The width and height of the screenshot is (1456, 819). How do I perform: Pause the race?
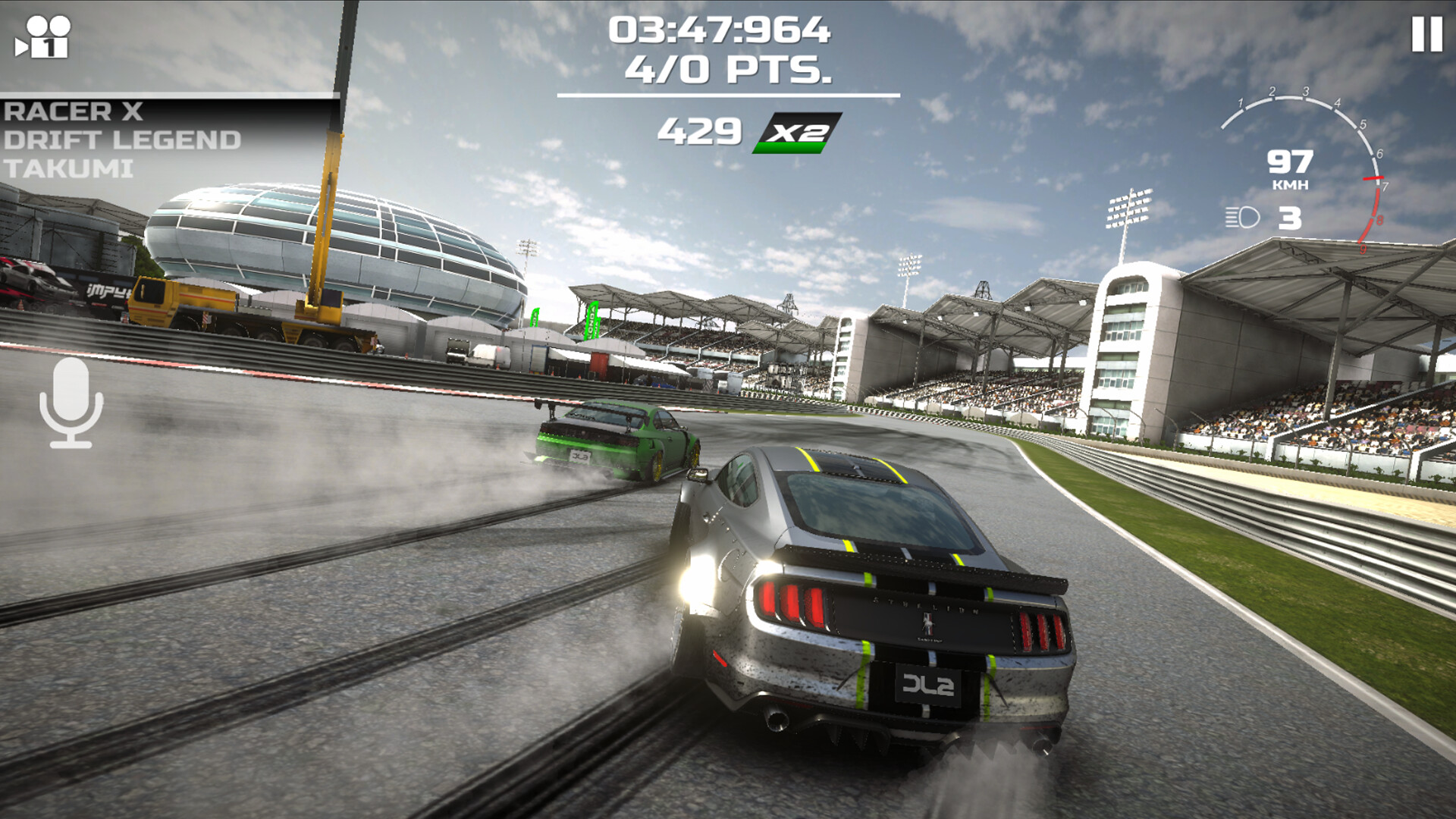[1426, 35]
